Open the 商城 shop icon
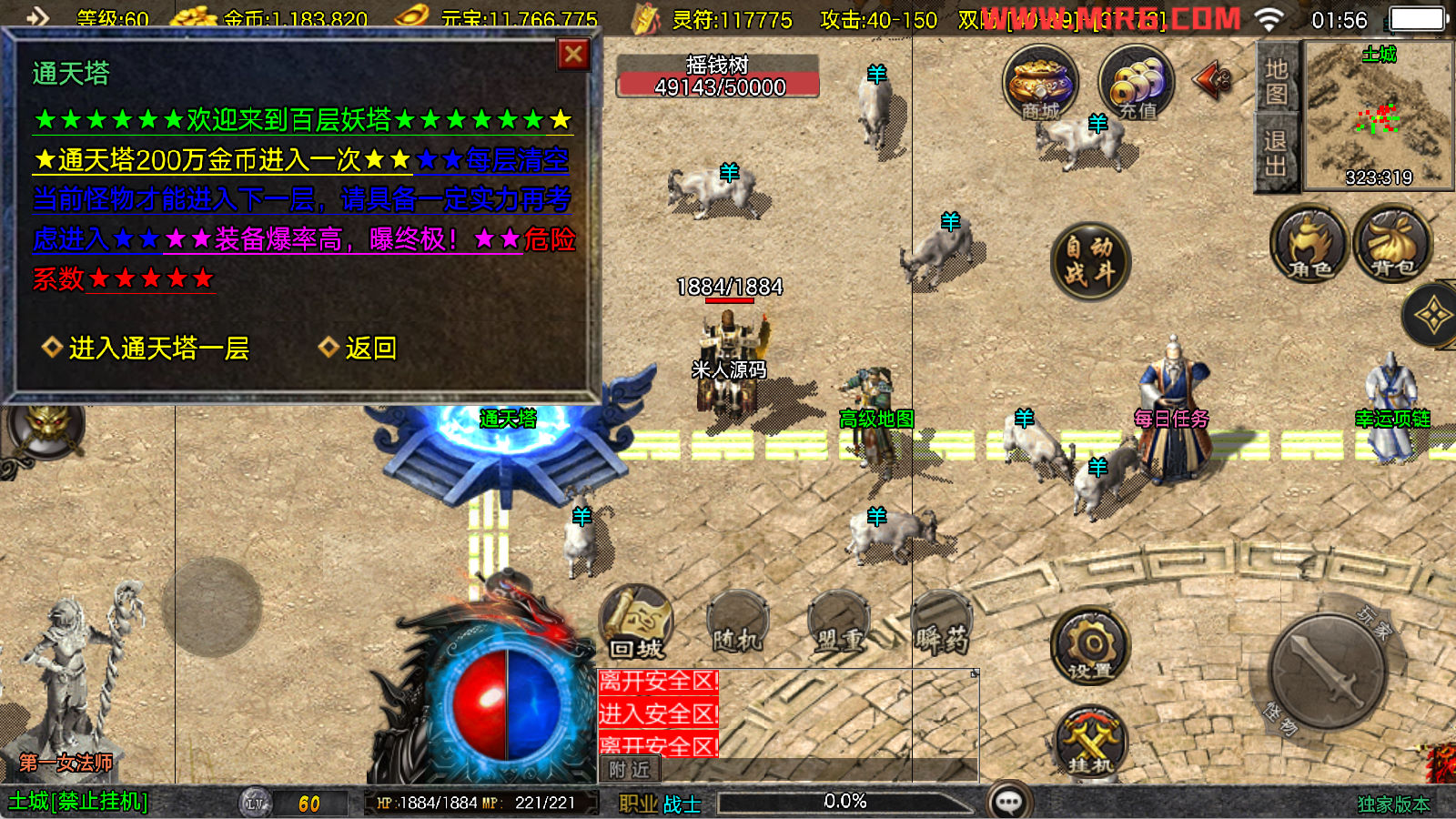The width and height of the screenshot is (1456, 819). tap(1040, 84)
